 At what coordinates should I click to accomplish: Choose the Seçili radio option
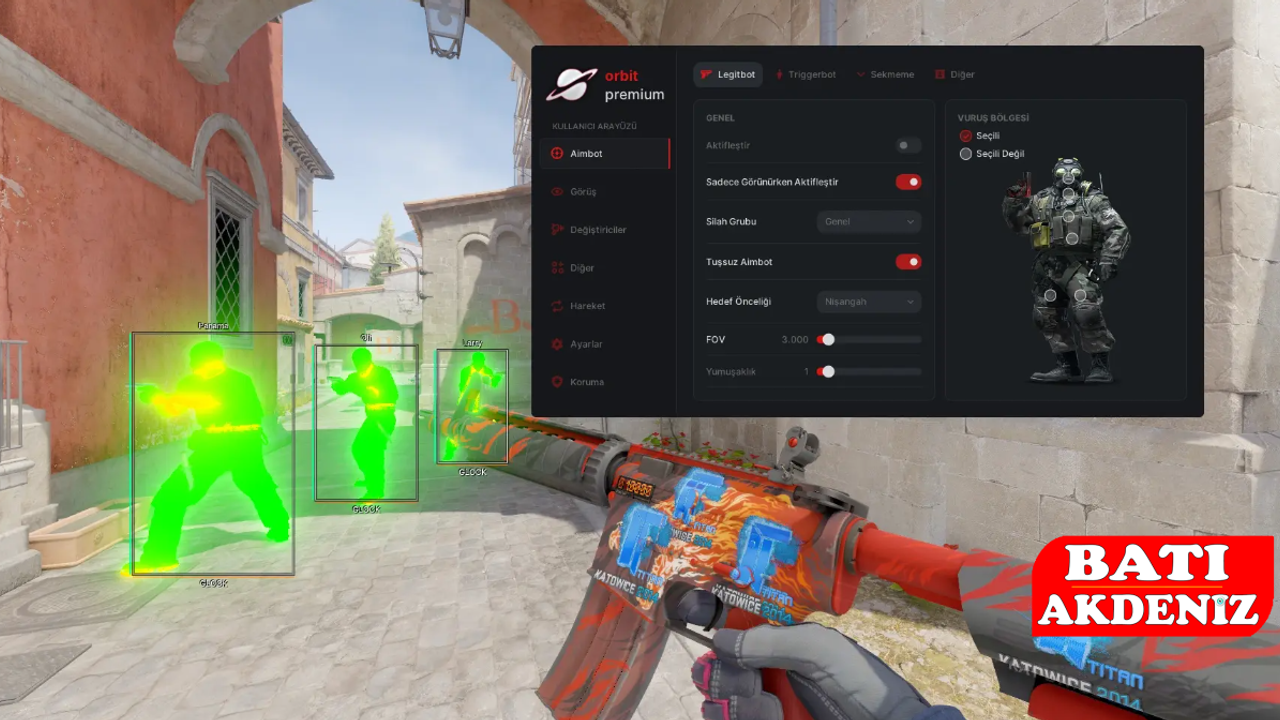click(x=966, y=136)
